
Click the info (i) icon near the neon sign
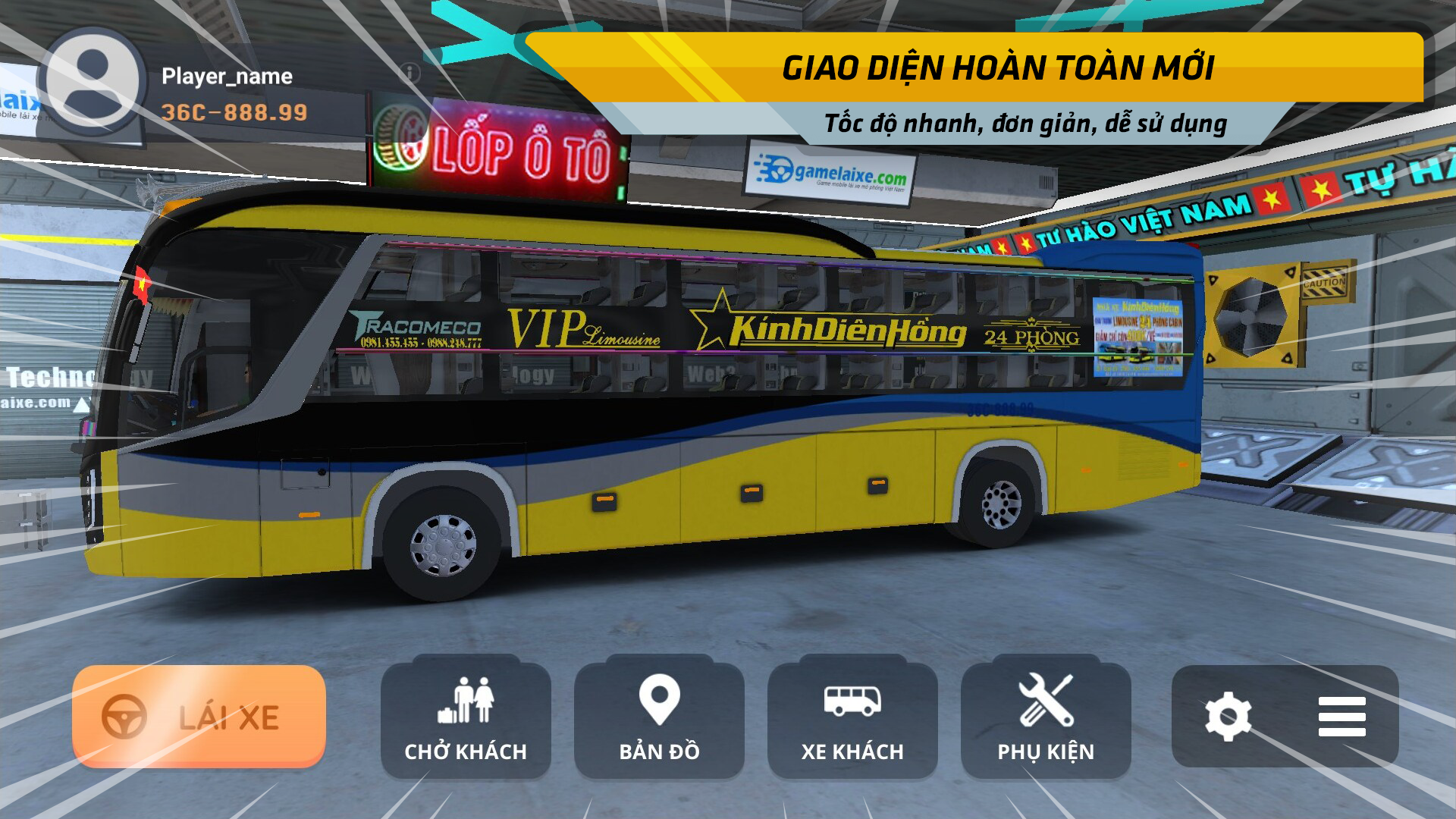click(x=410, y=72)
